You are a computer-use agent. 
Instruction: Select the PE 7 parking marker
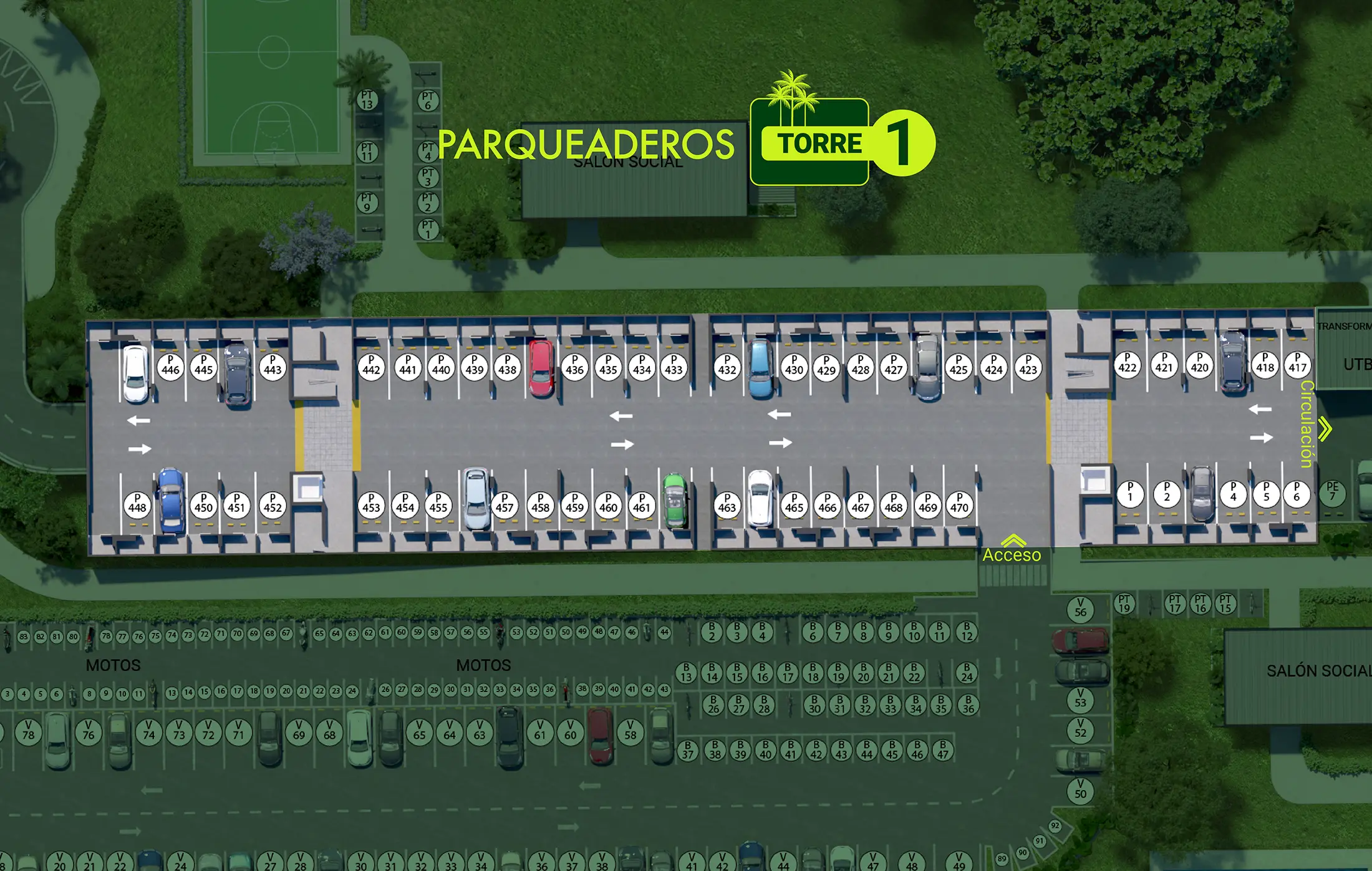(x=1332, y=493)
